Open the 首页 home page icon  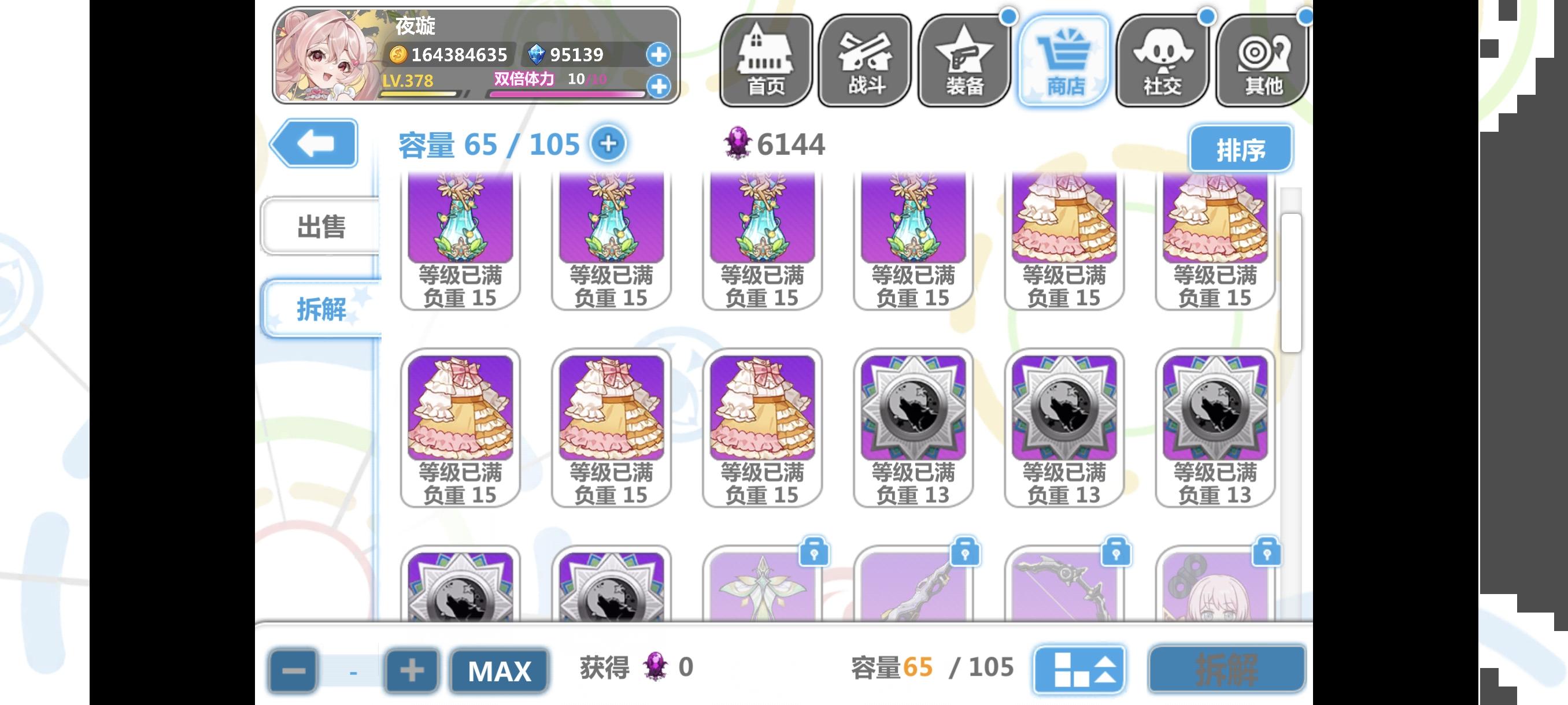(765, 61)
